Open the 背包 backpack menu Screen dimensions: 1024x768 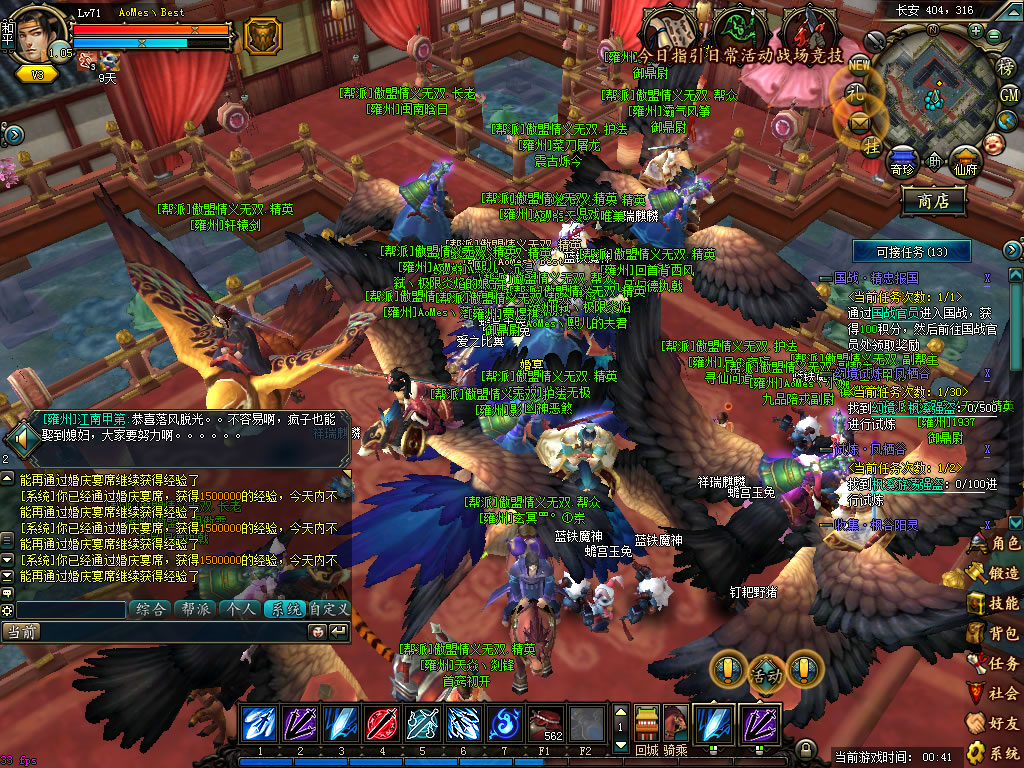(994, 633)
